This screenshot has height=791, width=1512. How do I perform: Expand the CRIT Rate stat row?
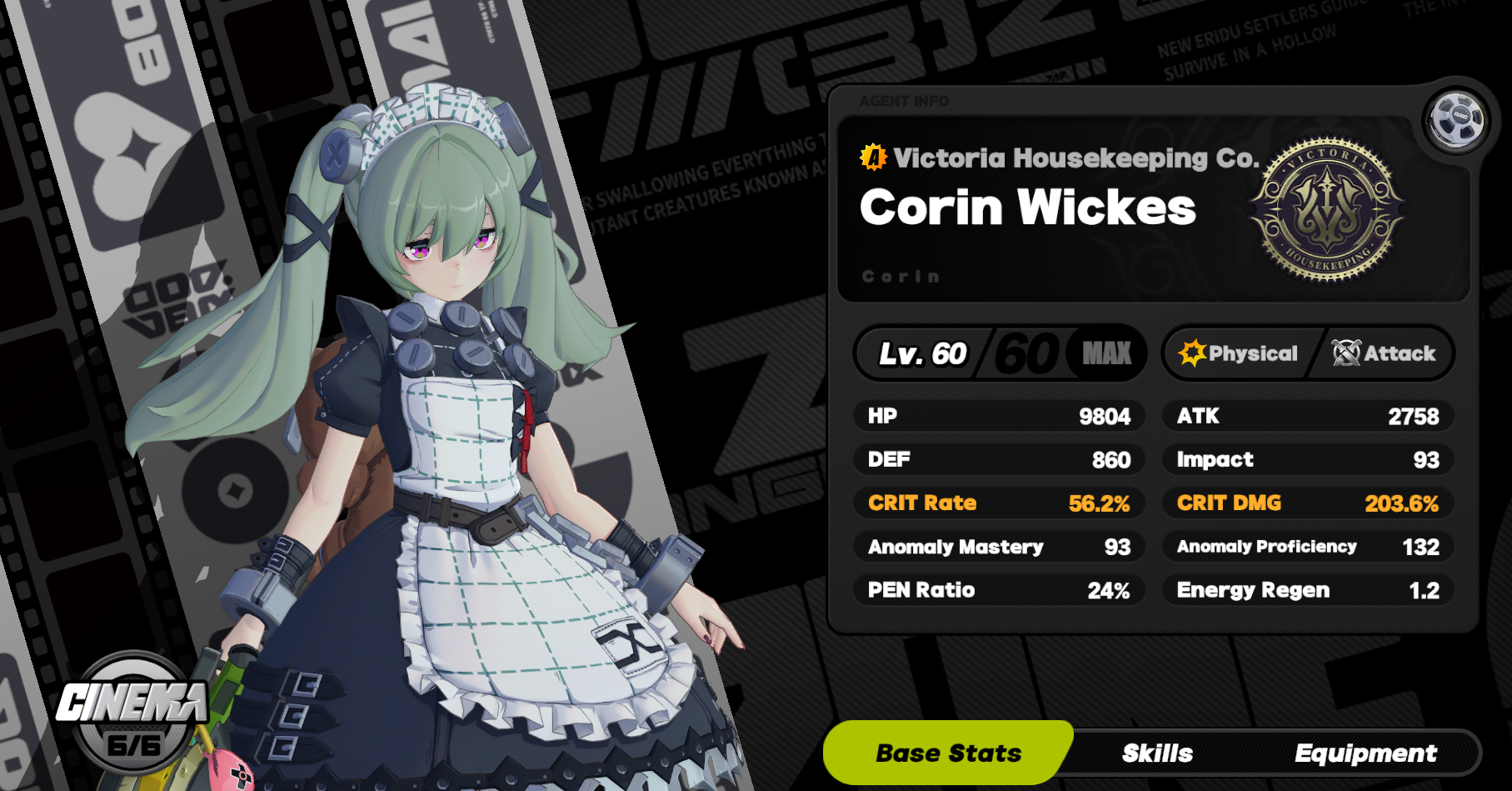click(x=997, y=503)
